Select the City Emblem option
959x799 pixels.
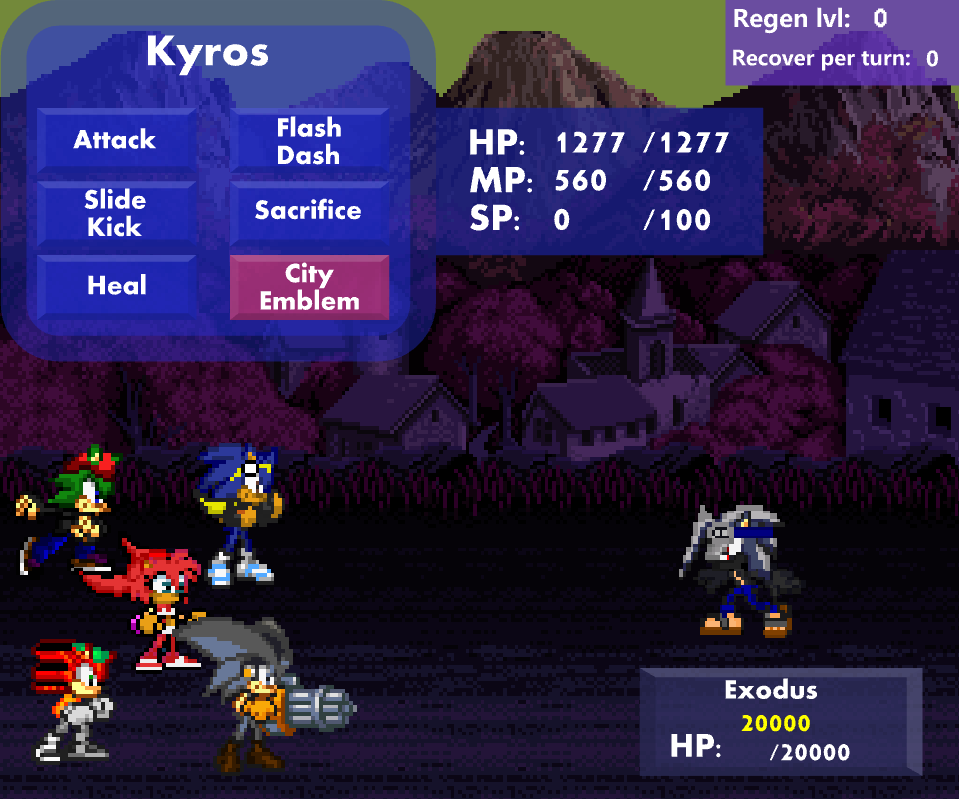pyautogui.click(x=309, y=287)
